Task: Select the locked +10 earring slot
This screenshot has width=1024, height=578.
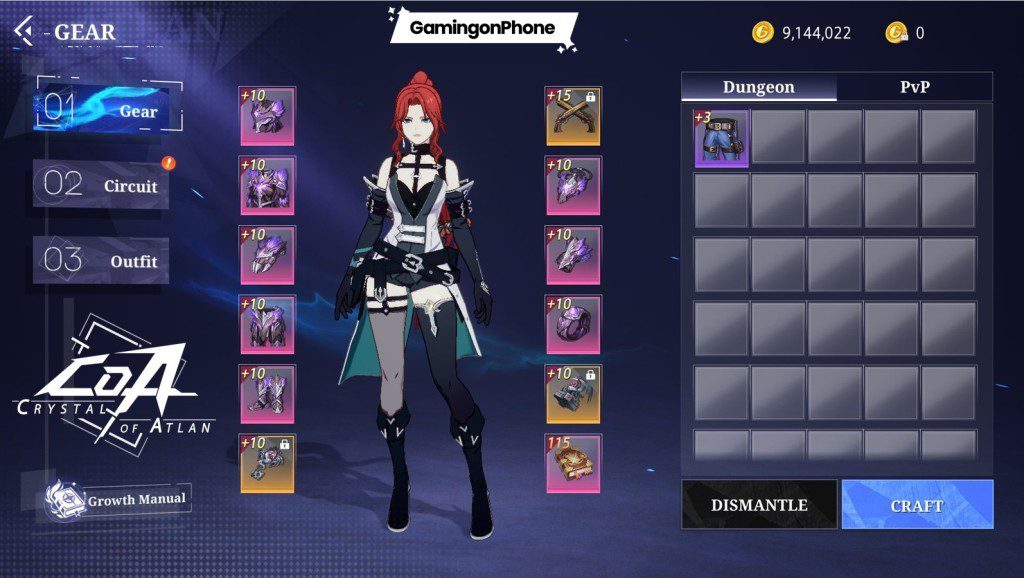Action: coord(267,464)
